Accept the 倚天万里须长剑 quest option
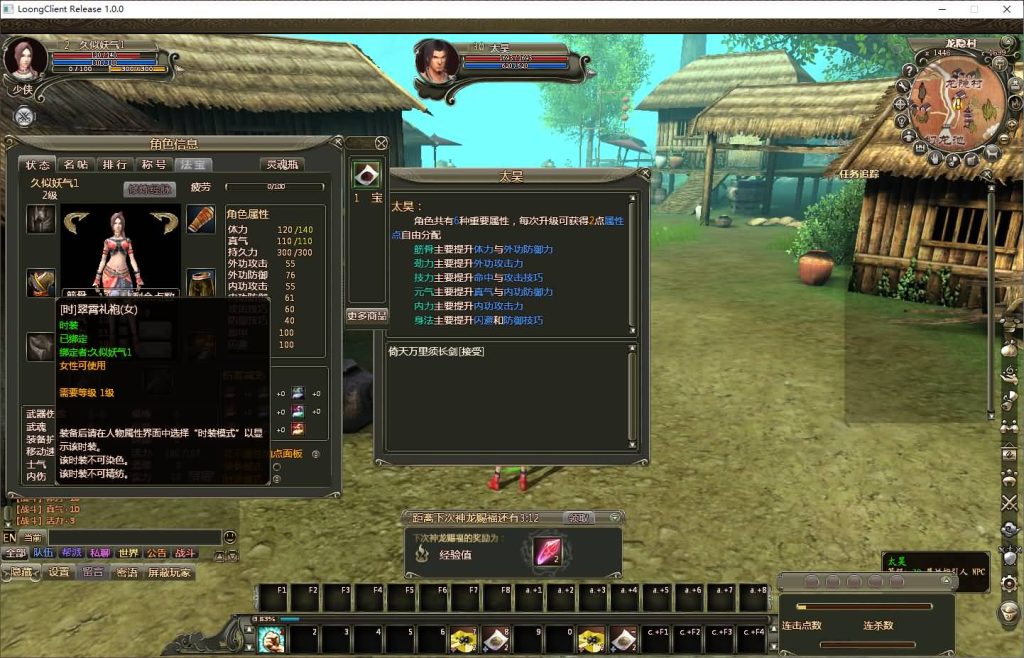The height and width of the screenshot is (658, 1024). 436,352
